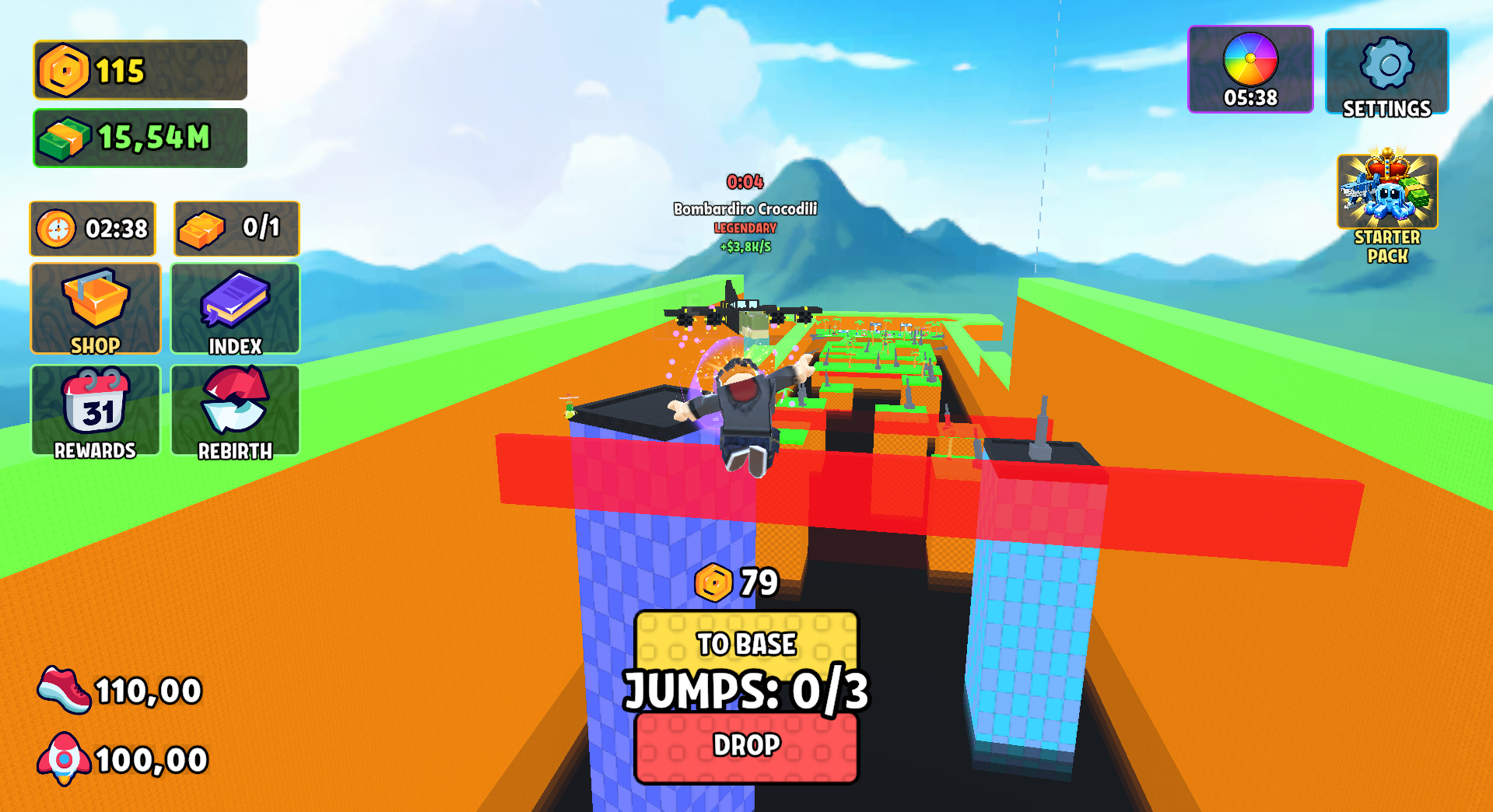This screenshot has height=812, width=1493.
Task: Click the 02:38 countdown timer badge
Action: tap(92, 228)
